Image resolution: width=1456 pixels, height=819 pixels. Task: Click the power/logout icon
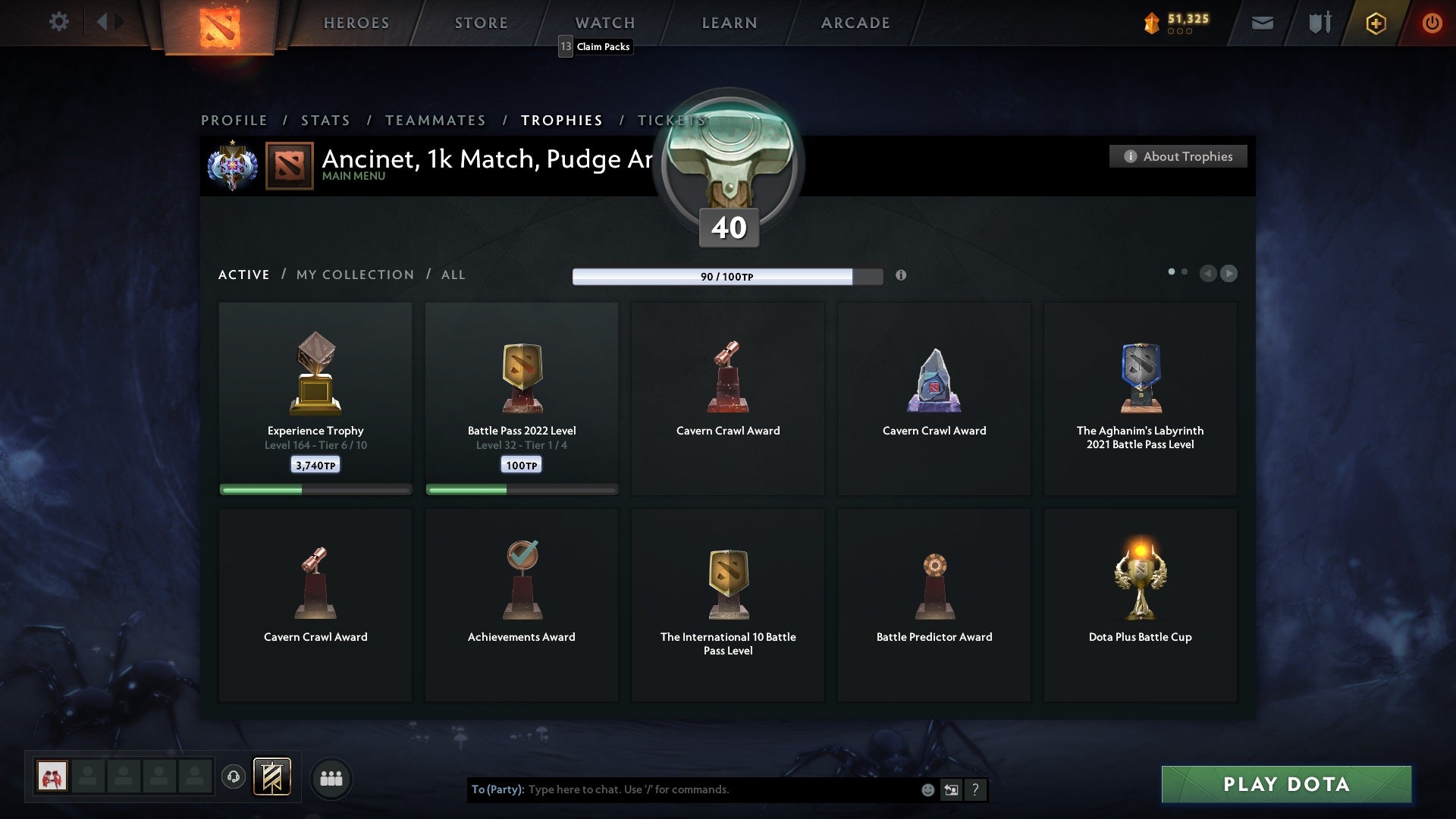[x=1432, y=23]
